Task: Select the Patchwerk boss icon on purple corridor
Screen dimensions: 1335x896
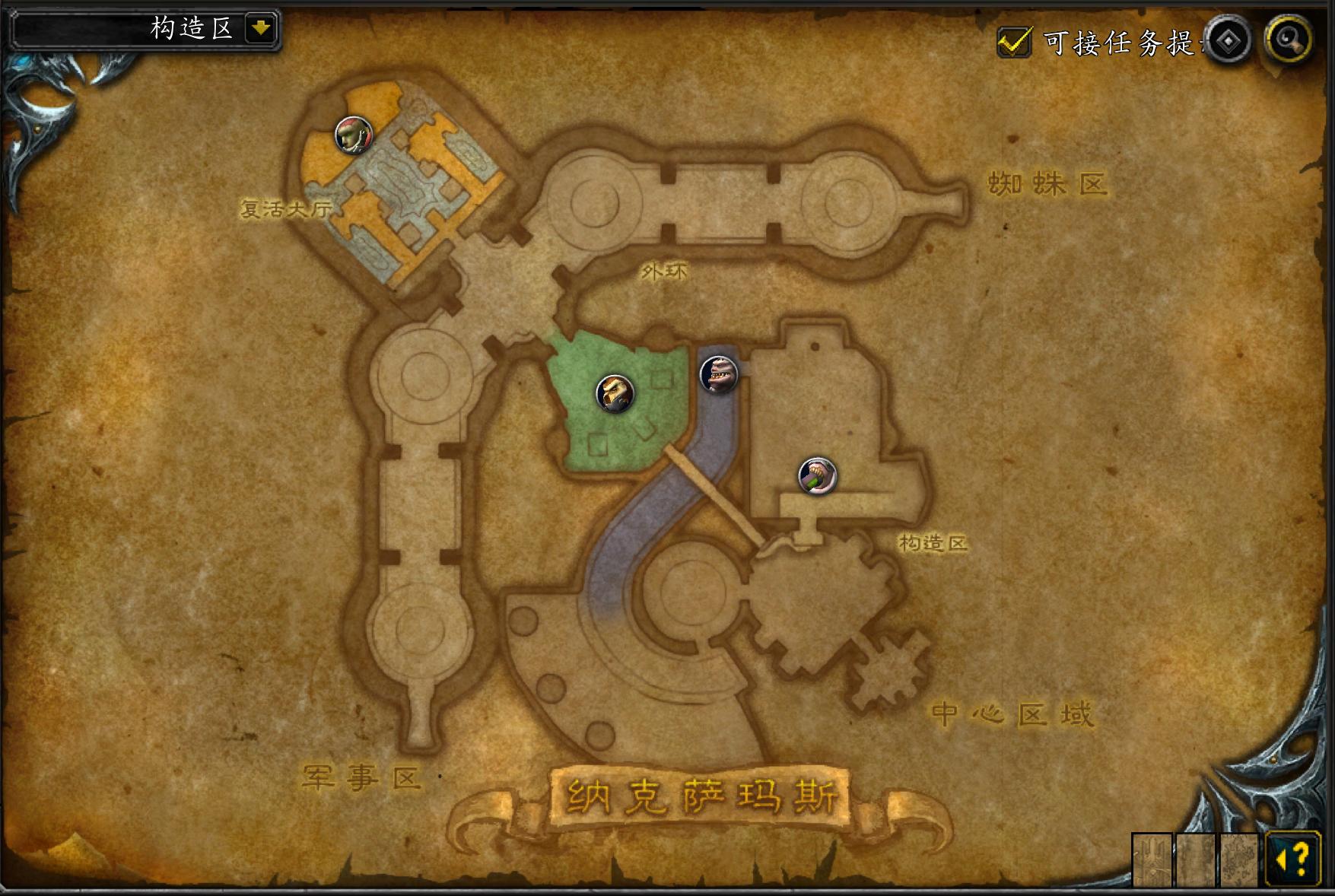Action: tap(718, 374)
